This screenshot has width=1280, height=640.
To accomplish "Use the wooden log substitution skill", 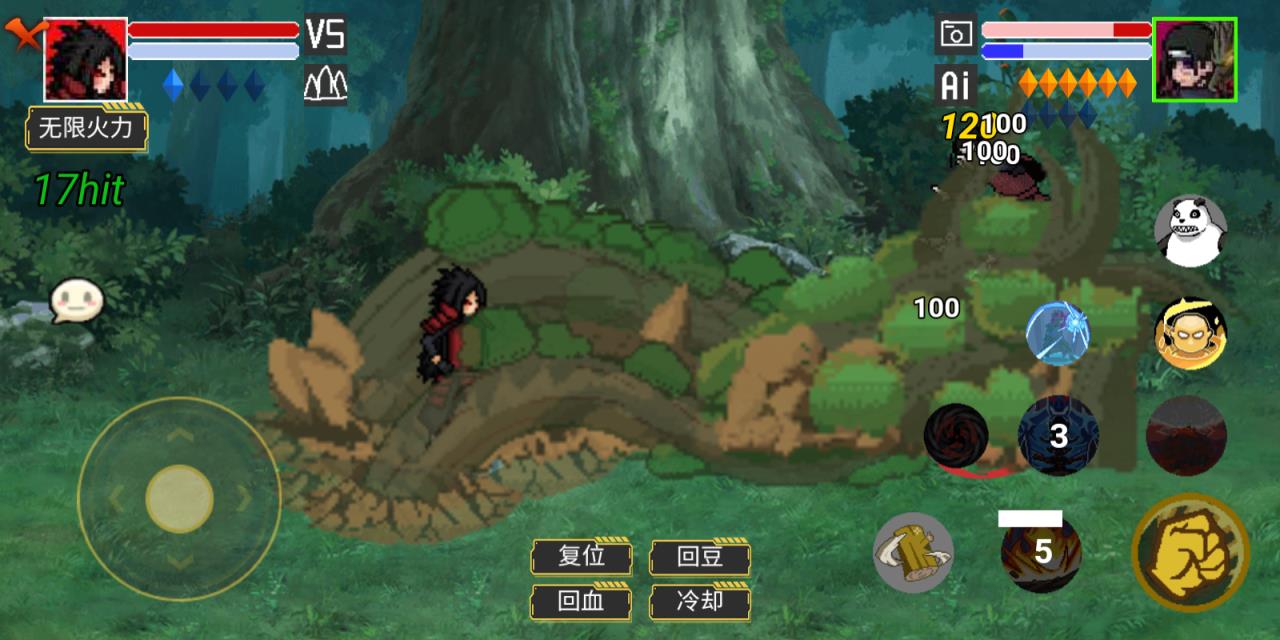I will pyautogui.click(x=913, y=552).
